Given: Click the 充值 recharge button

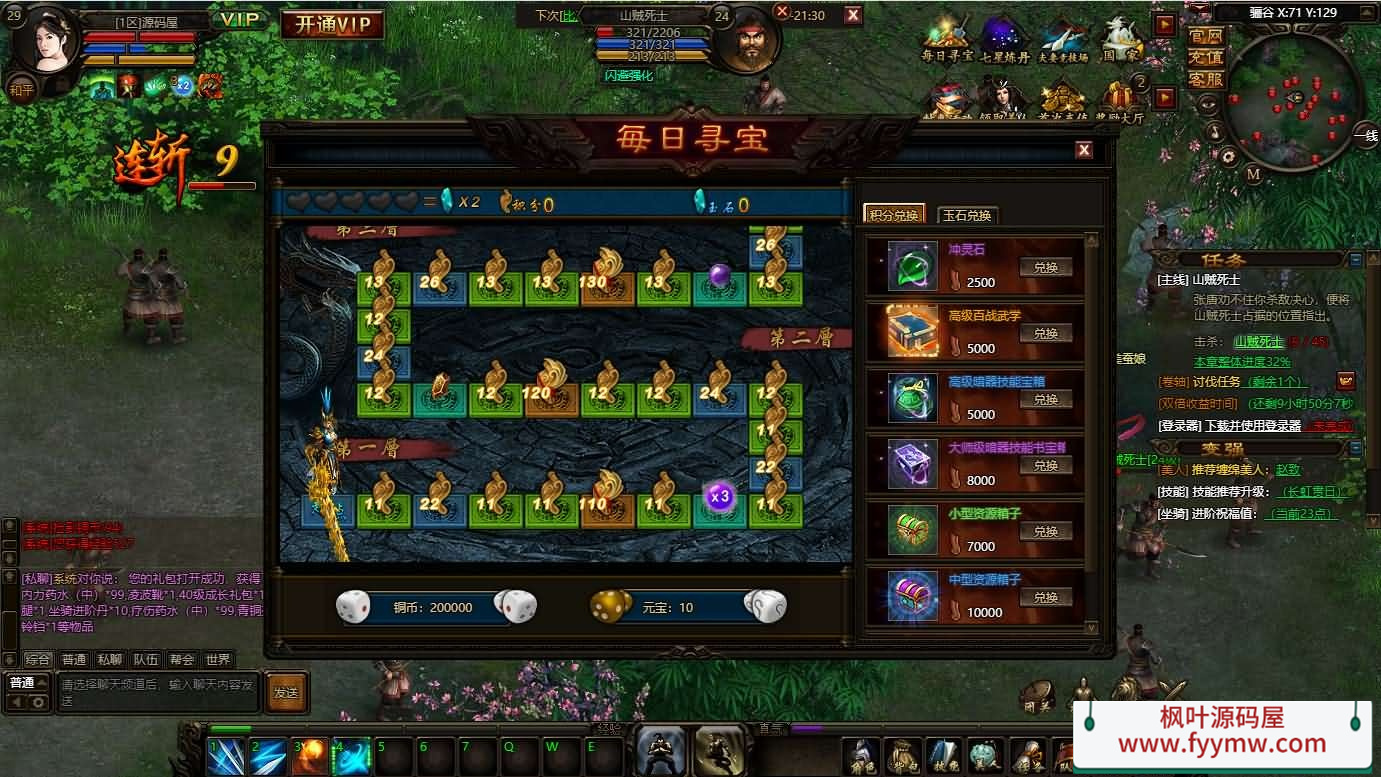Looking at the screenshot, I should [1206, 57].
